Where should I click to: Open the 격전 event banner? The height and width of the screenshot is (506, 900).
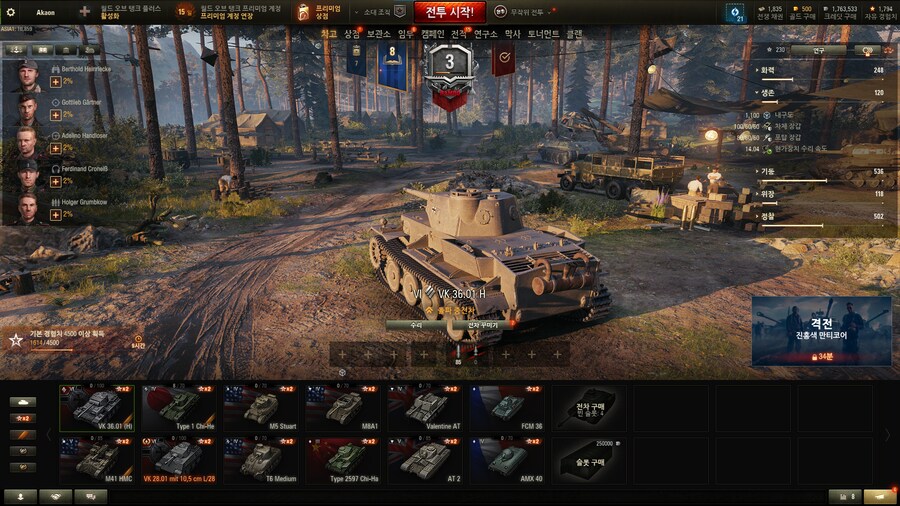pos(821,331)
